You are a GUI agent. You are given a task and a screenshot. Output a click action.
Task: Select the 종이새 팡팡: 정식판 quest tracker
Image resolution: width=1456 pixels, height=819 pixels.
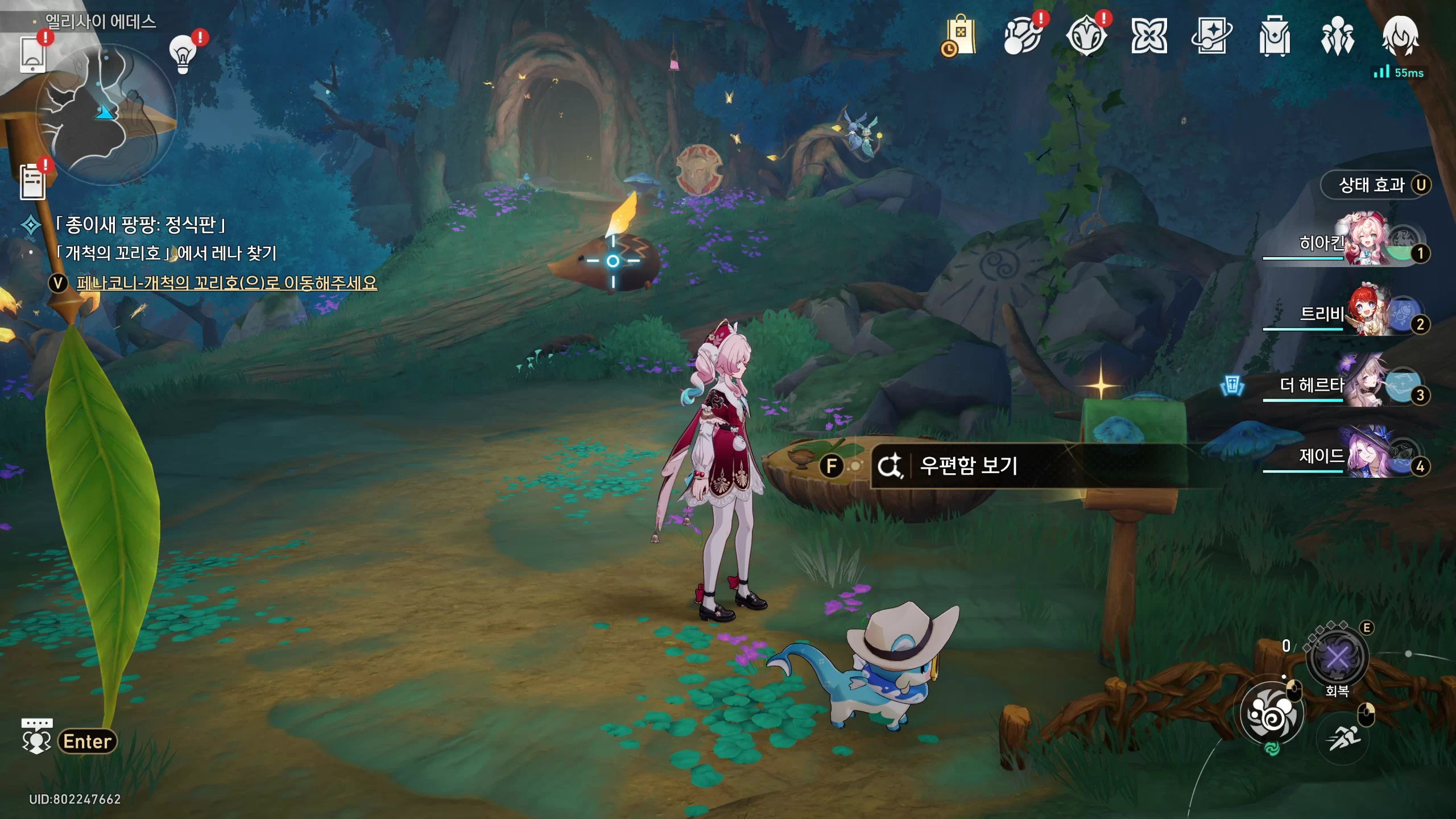point(140,225)
